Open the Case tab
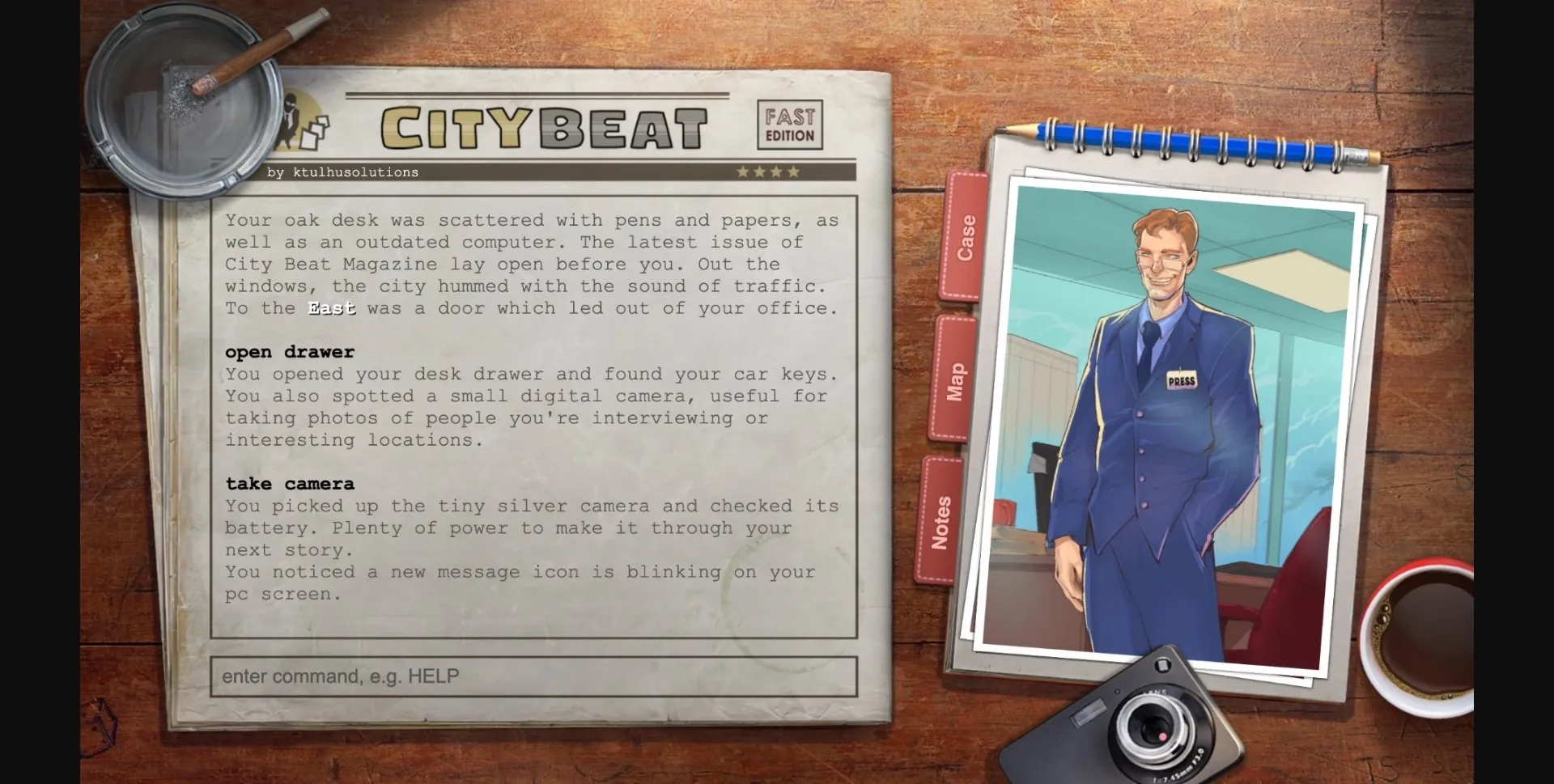 (965, 239)
